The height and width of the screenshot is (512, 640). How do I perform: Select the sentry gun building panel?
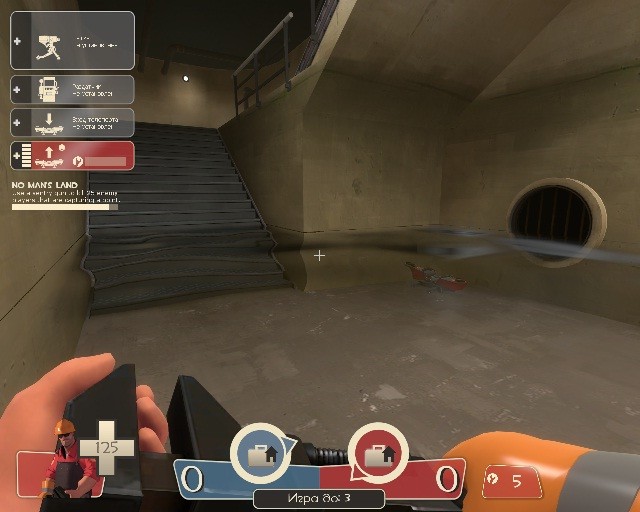pyautogui.click(x=72, y=41)
